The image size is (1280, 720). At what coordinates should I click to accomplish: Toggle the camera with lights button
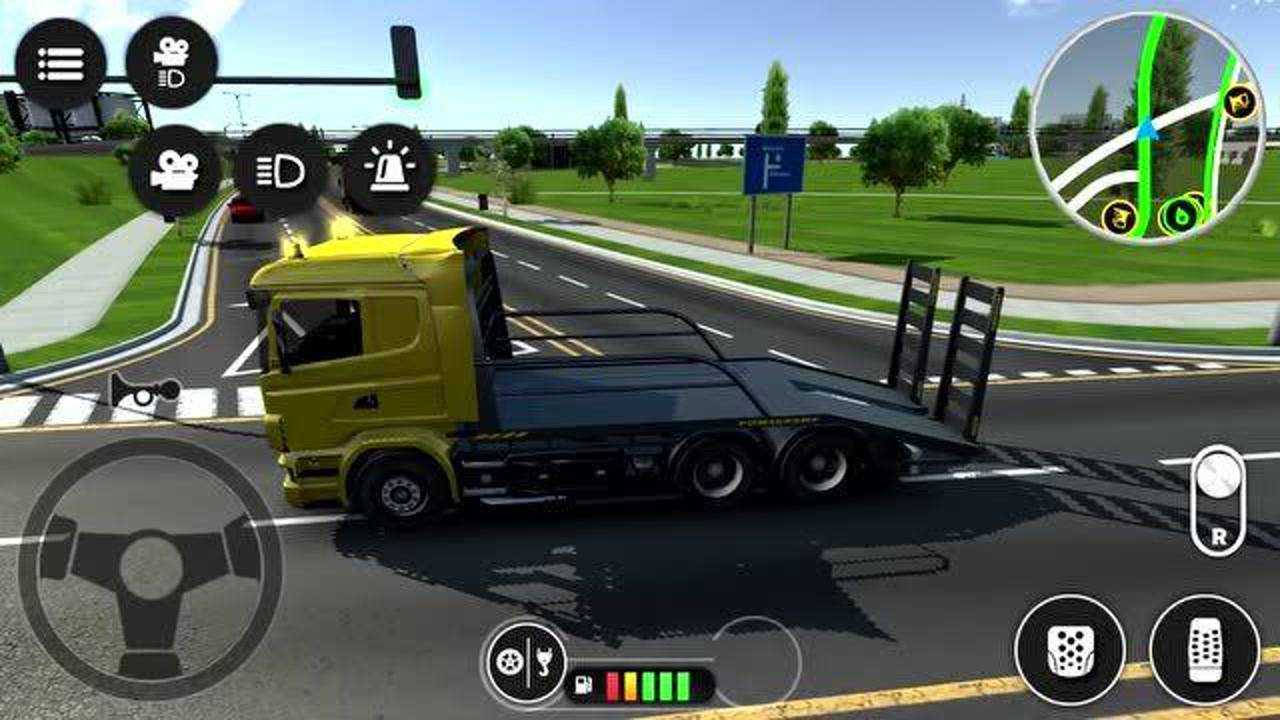click(x=172, y=63)
